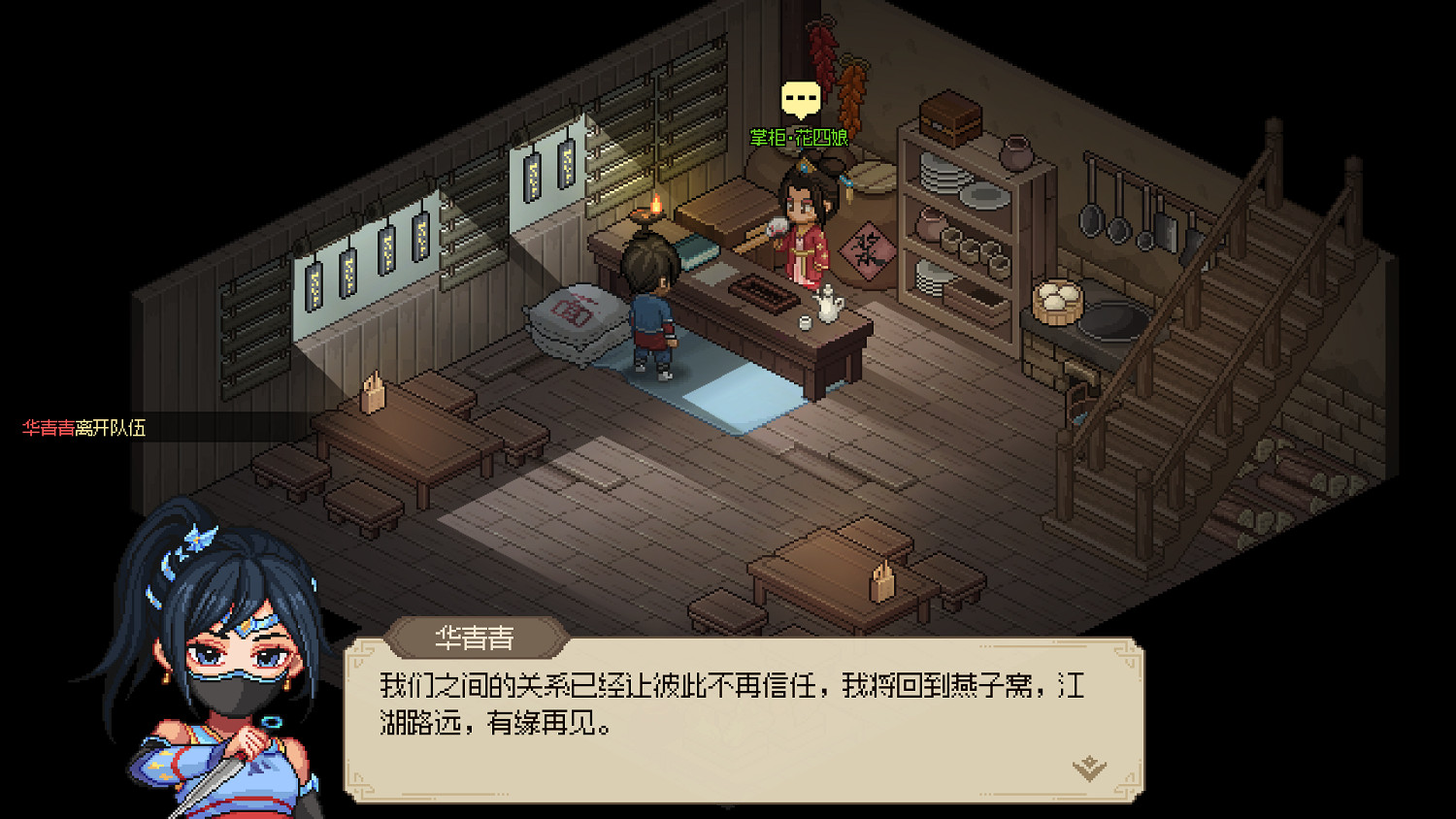
Task: Click the dialogue text to advance the conversation
Action: pyautogui.click(x=728, y=704)
